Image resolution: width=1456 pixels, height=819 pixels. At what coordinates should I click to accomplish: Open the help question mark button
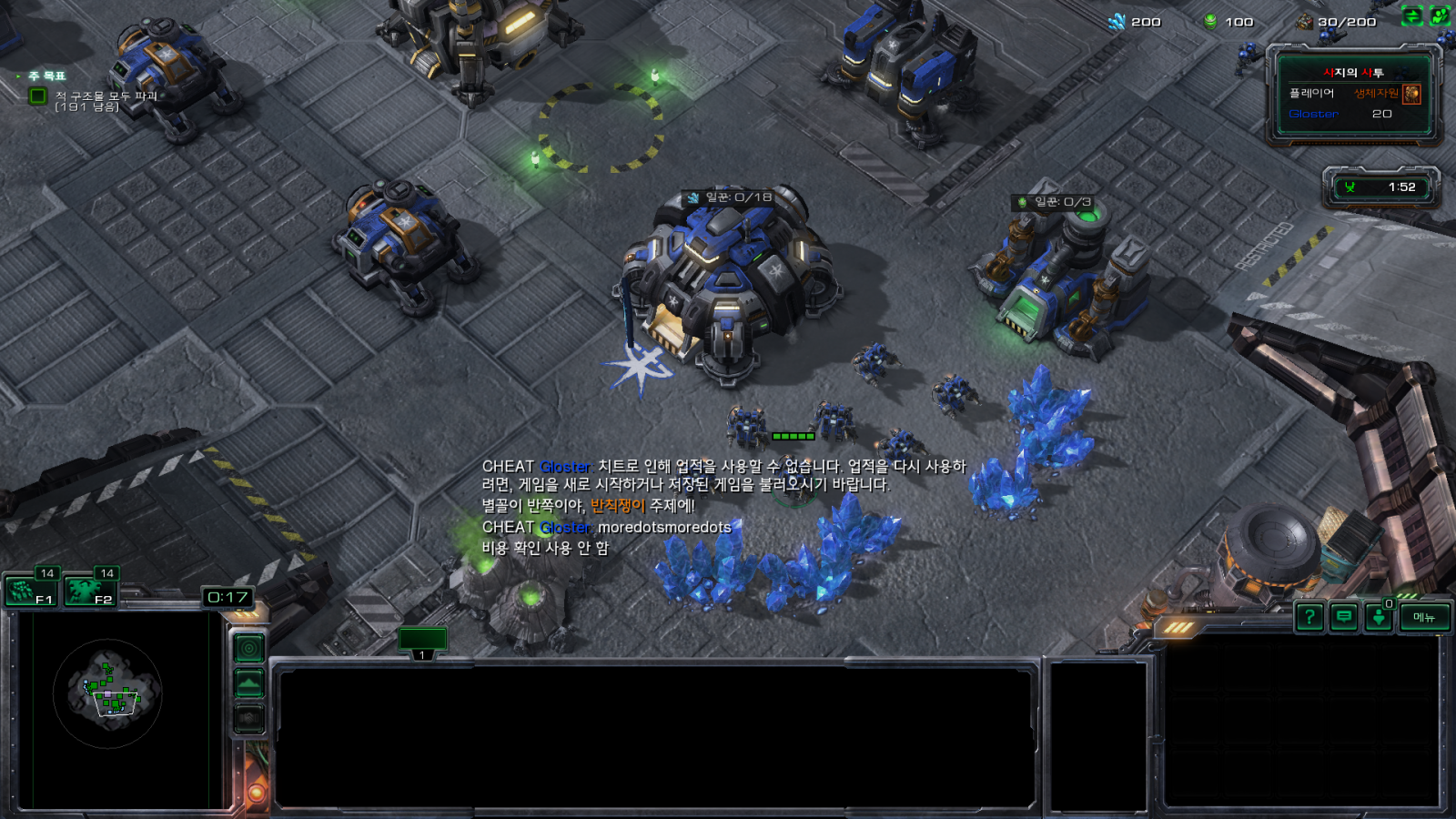(1309, 618)
